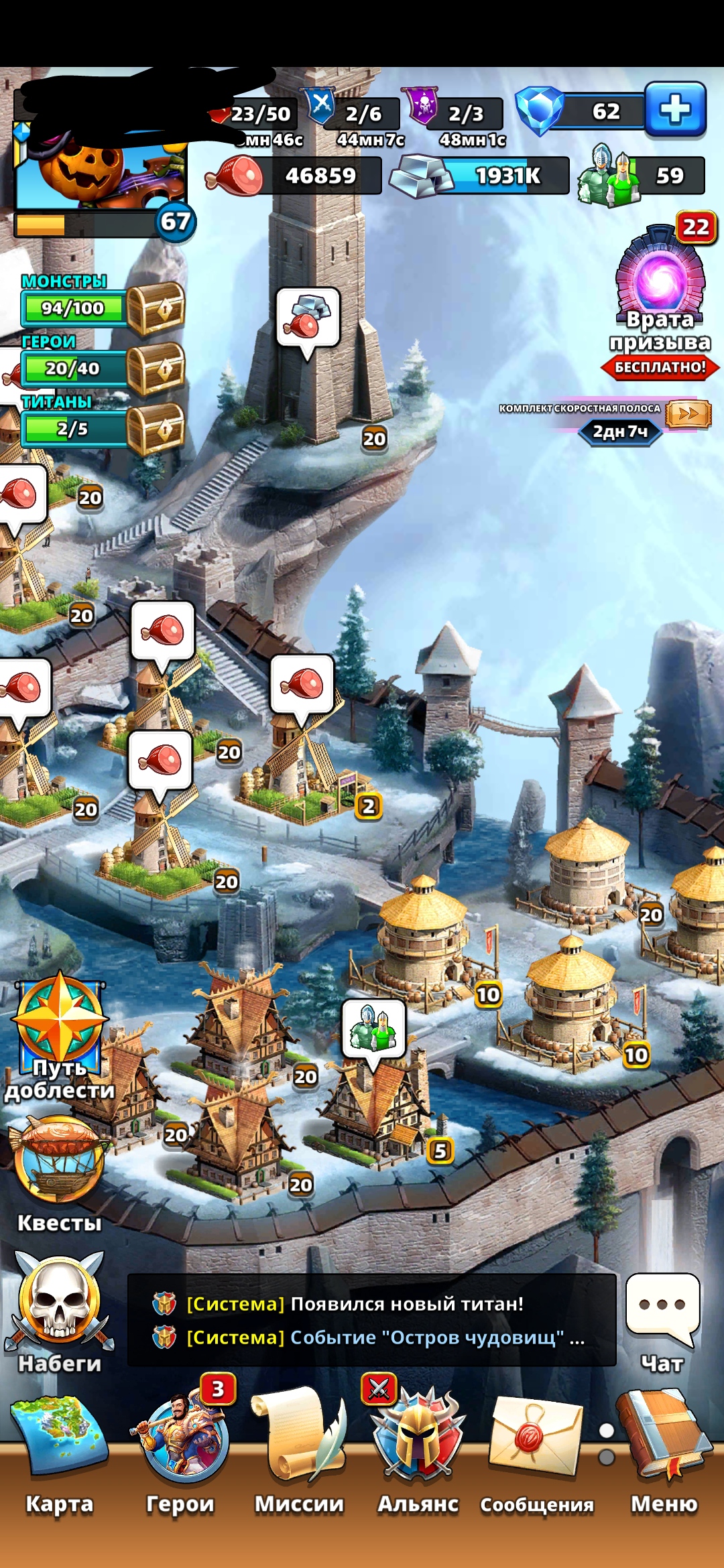Viewport: 724px width, 1568px height.
Task: Expand the system chat message feed
Action: [x=371, y=1320]
